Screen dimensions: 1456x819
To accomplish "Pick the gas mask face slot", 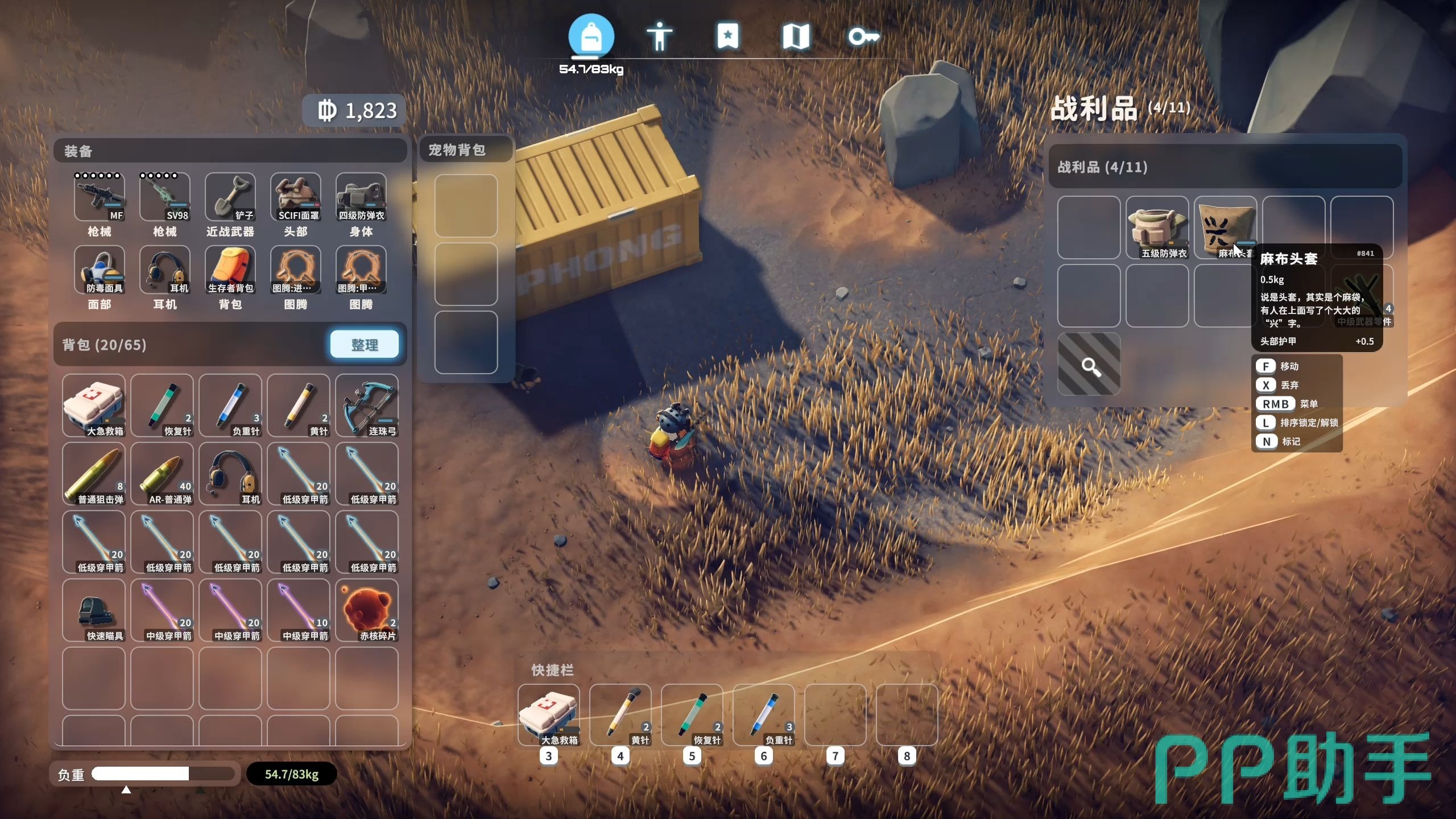I will 100,270.
